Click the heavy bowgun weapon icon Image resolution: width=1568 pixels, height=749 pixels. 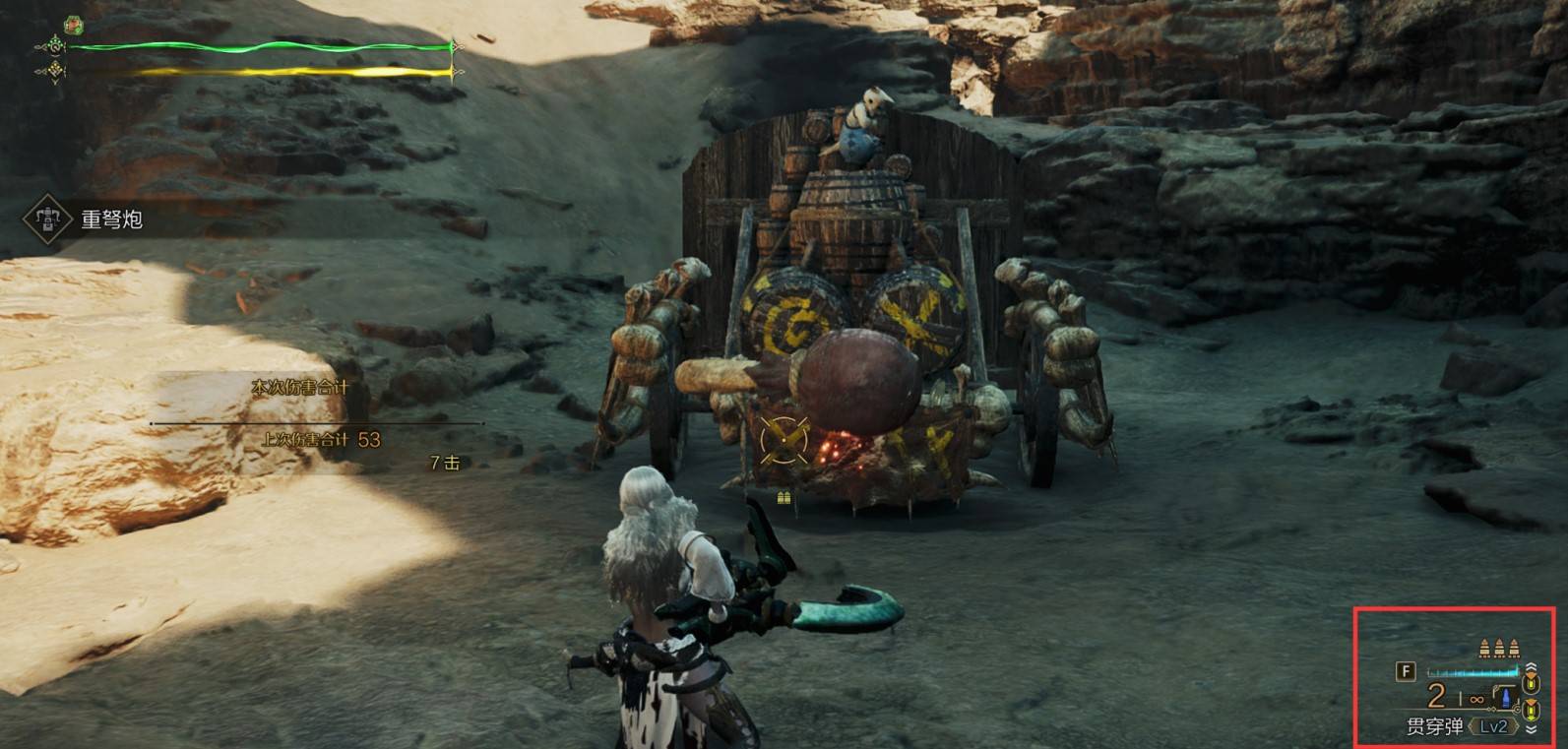(x=44, y=218)
